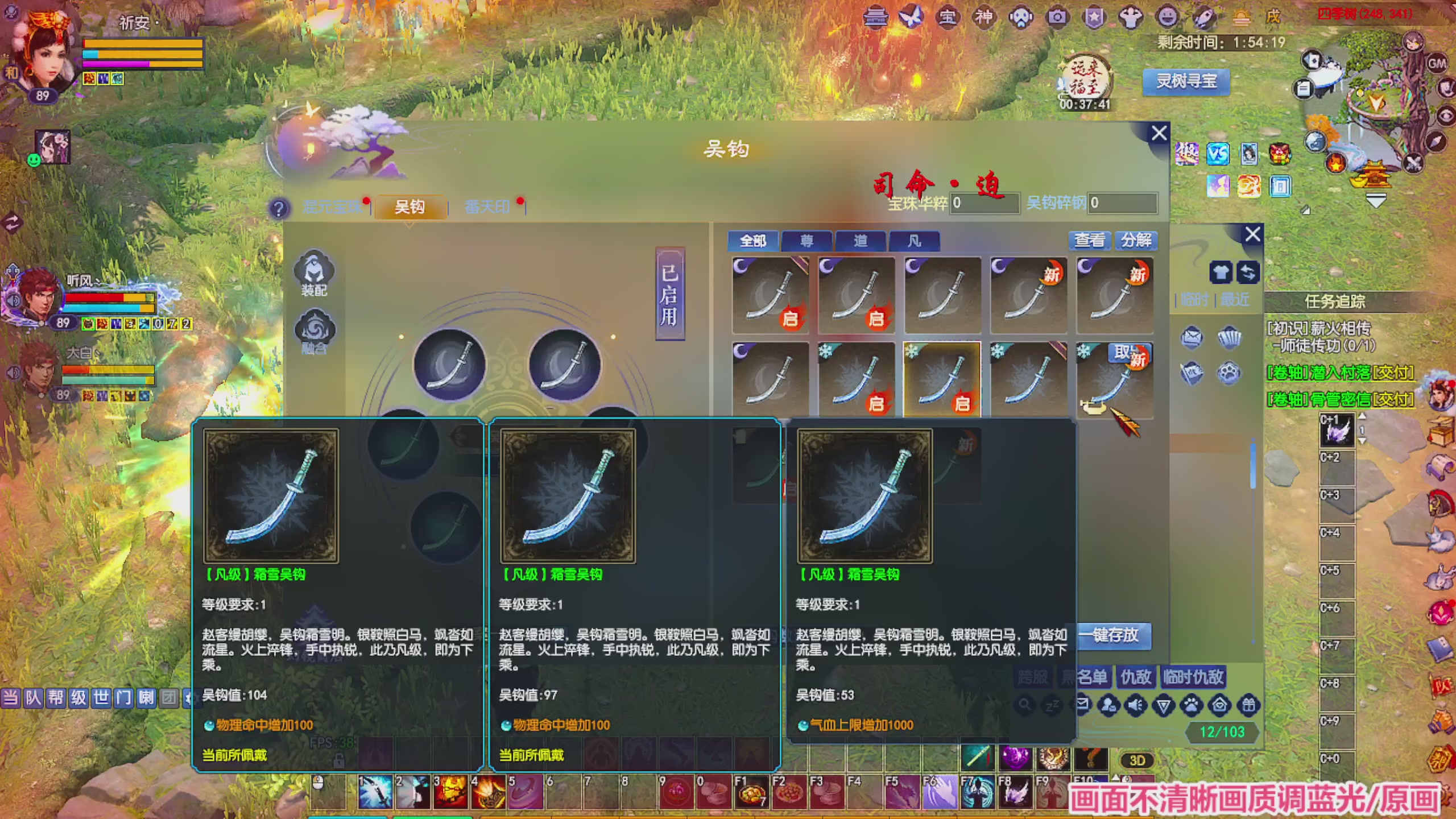This screenshot has width=1456, height=819.
Task: Toggle the 3D view button near the minimap
Action: click(x=1137, y=760)
